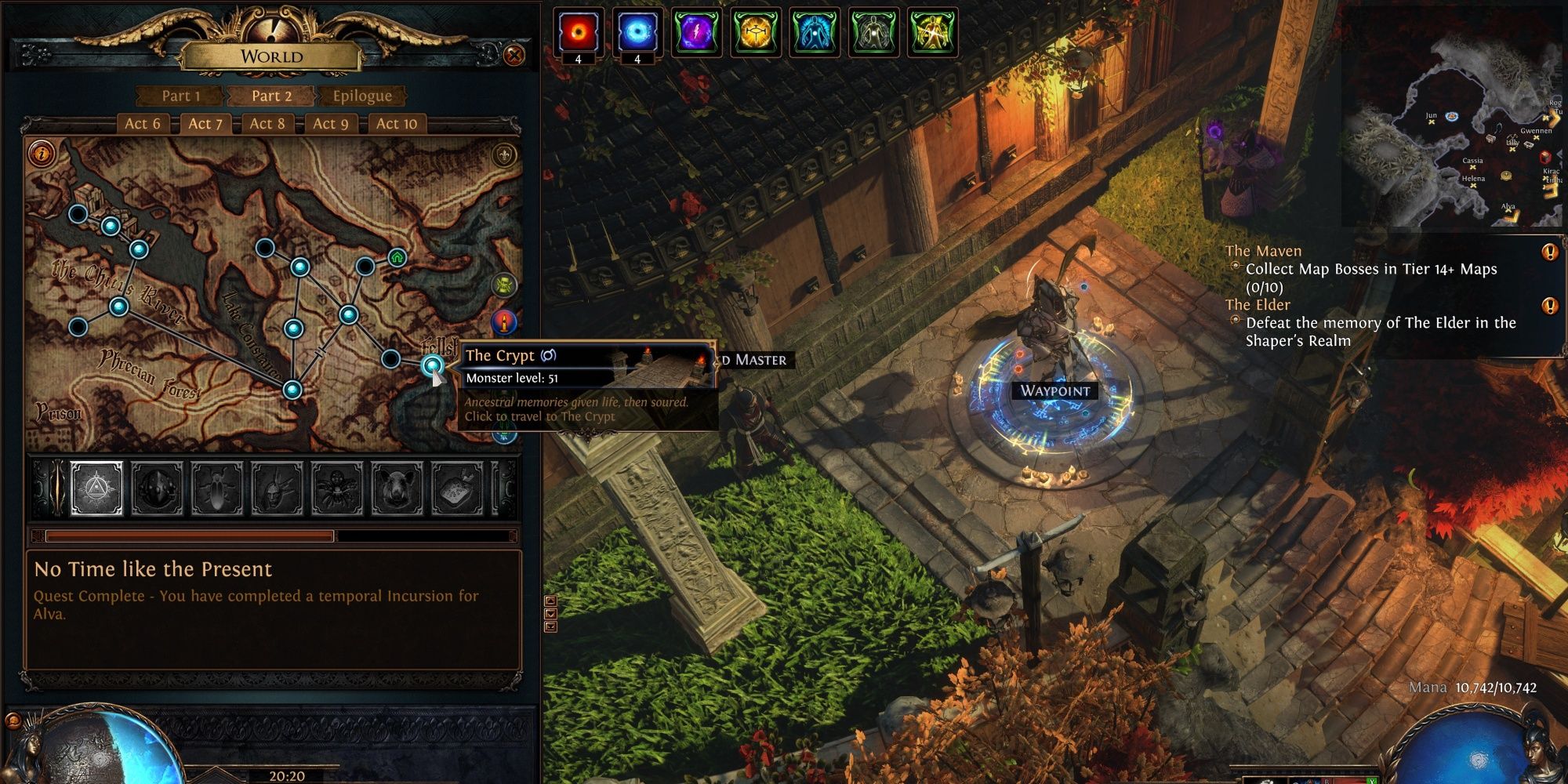1568x784 pixels.
Task: Choose the spider quest icon
Action: pyautogui.click(x=337, y=488)
